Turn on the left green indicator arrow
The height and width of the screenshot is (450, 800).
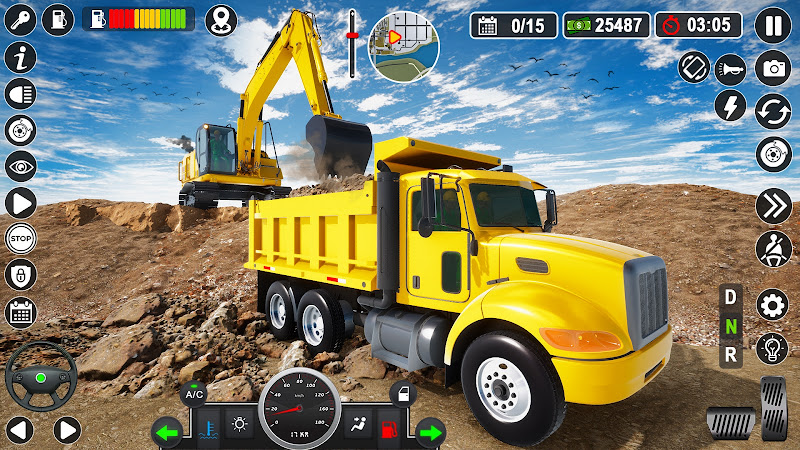pos(167,433)
